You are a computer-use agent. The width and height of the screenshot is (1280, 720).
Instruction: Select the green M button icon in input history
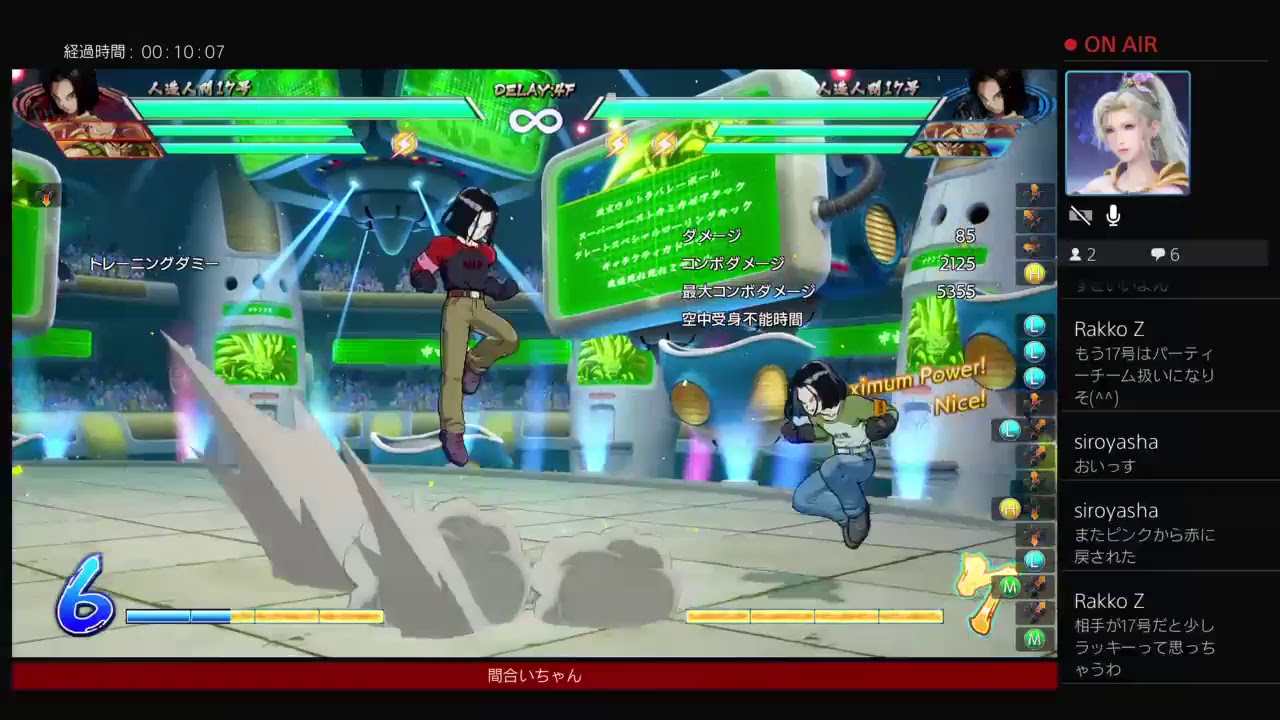1034,636
